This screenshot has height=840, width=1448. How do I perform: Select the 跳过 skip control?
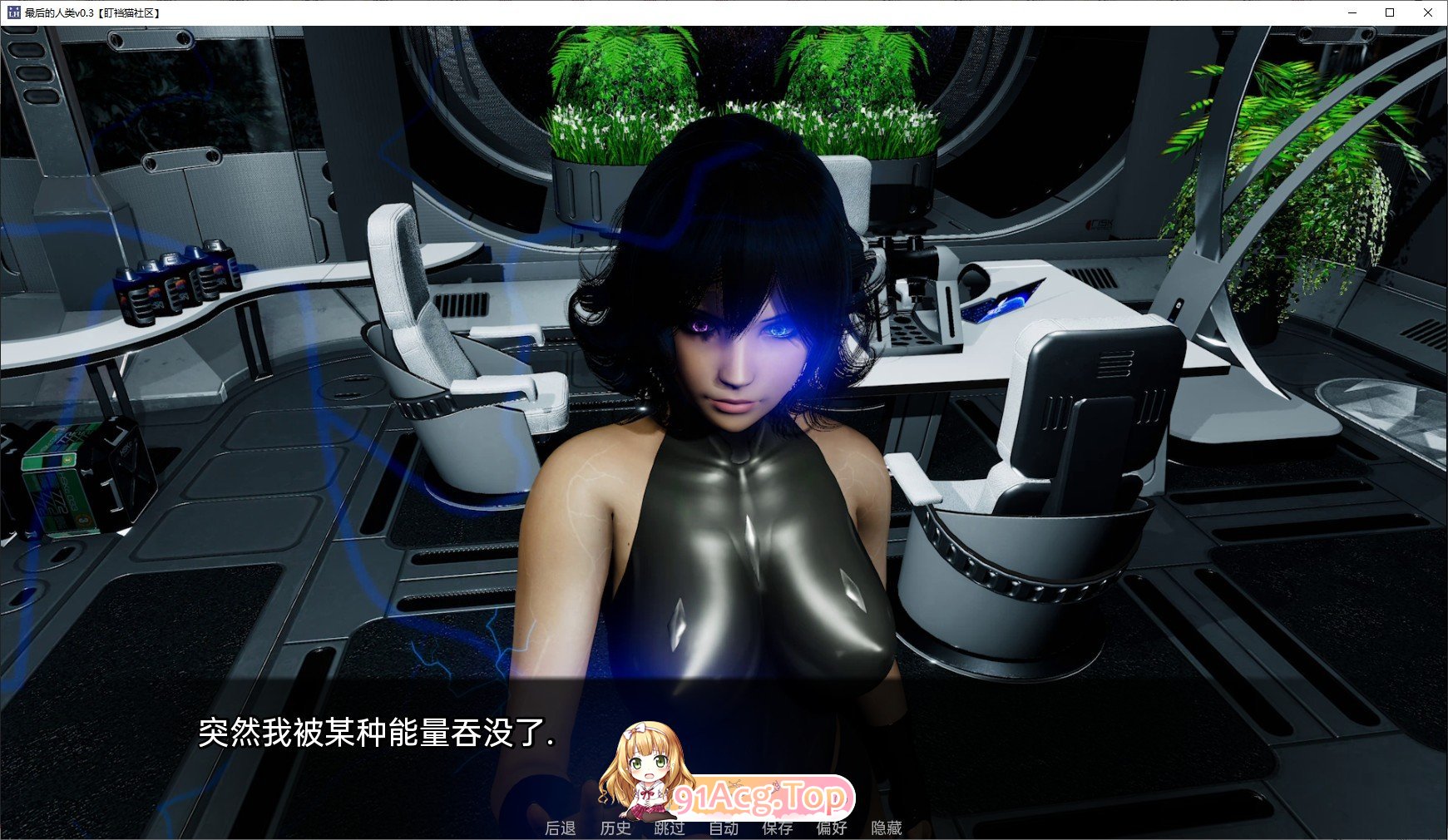[670, 828]
